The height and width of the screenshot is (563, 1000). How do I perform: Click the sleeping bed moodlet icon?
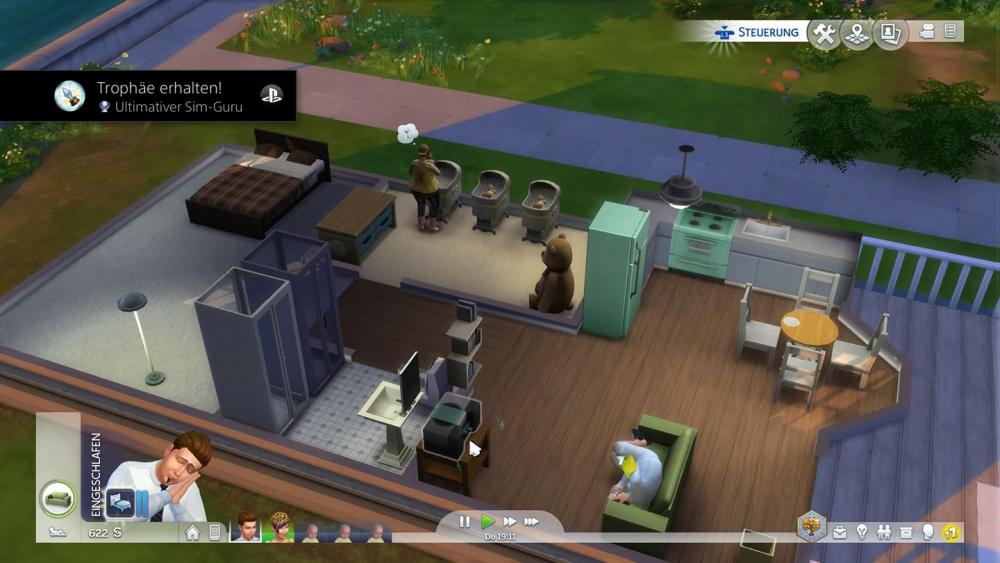[119, 501]
